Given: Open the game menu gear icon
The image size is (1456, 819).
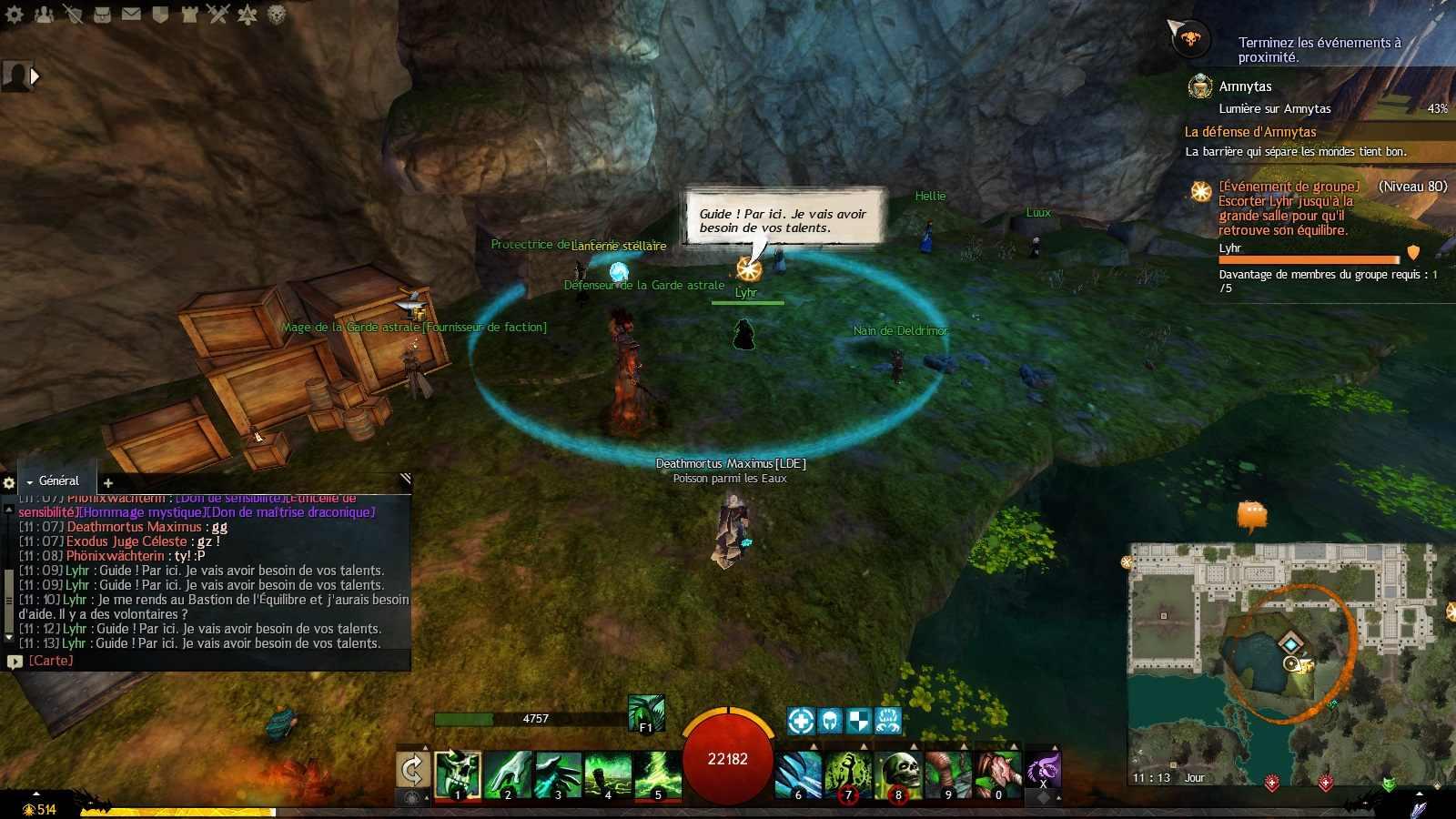Looking at the screenshot, I should pyautogui.click(x=15, y=14).
